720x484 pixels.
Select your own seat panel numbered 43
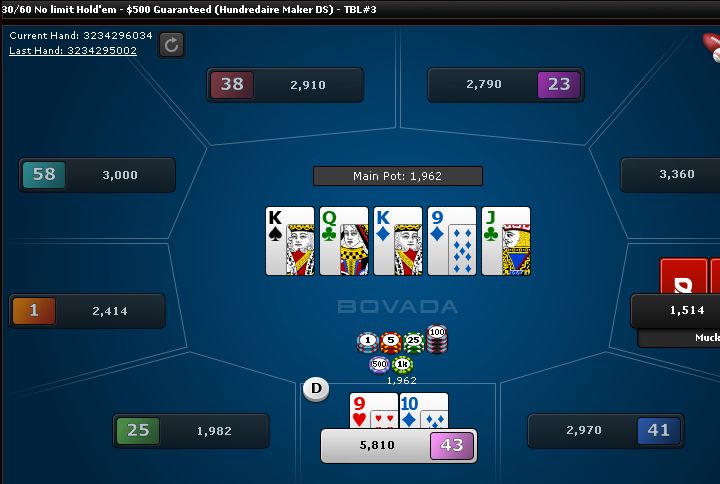click(398, 445)
